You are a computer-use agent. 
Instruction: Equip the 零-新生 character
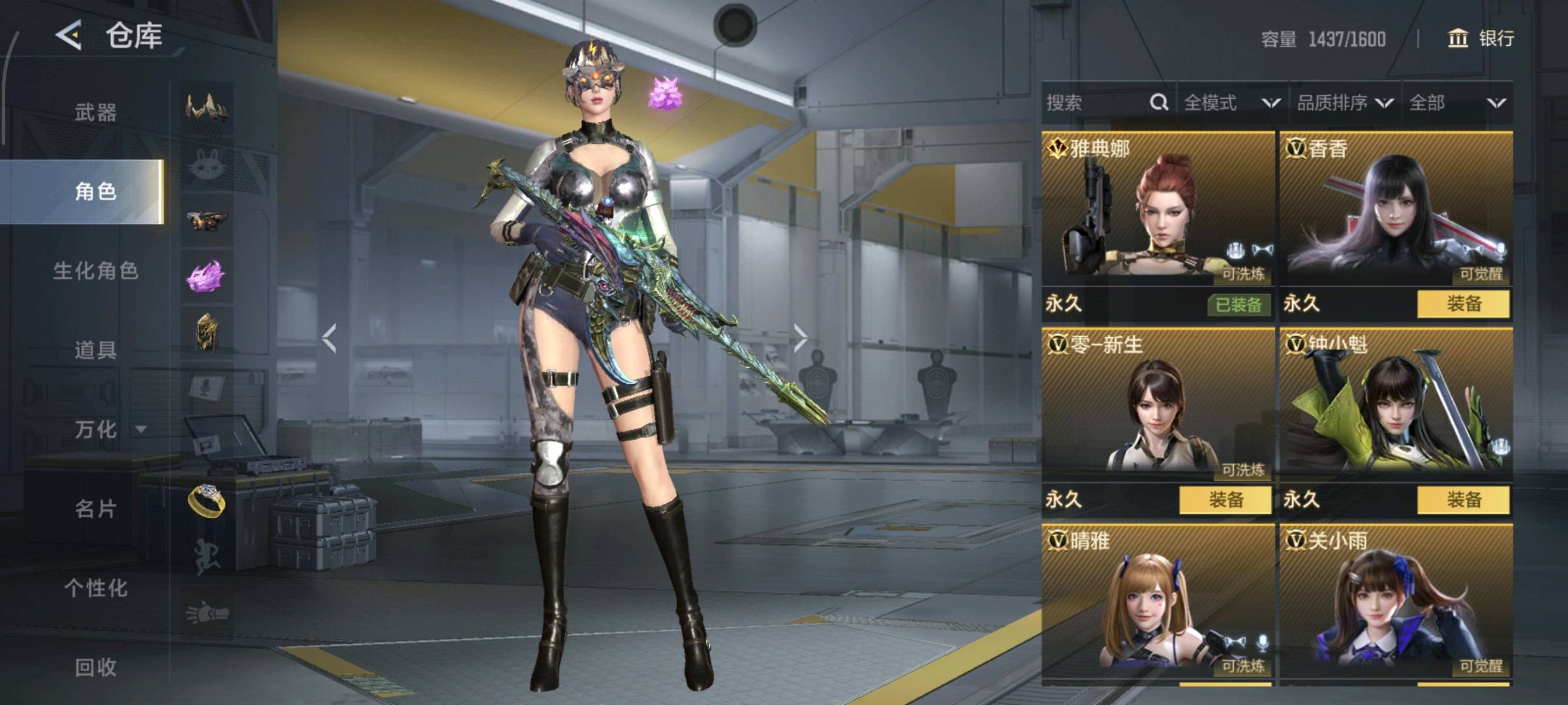coord(1225,500)
